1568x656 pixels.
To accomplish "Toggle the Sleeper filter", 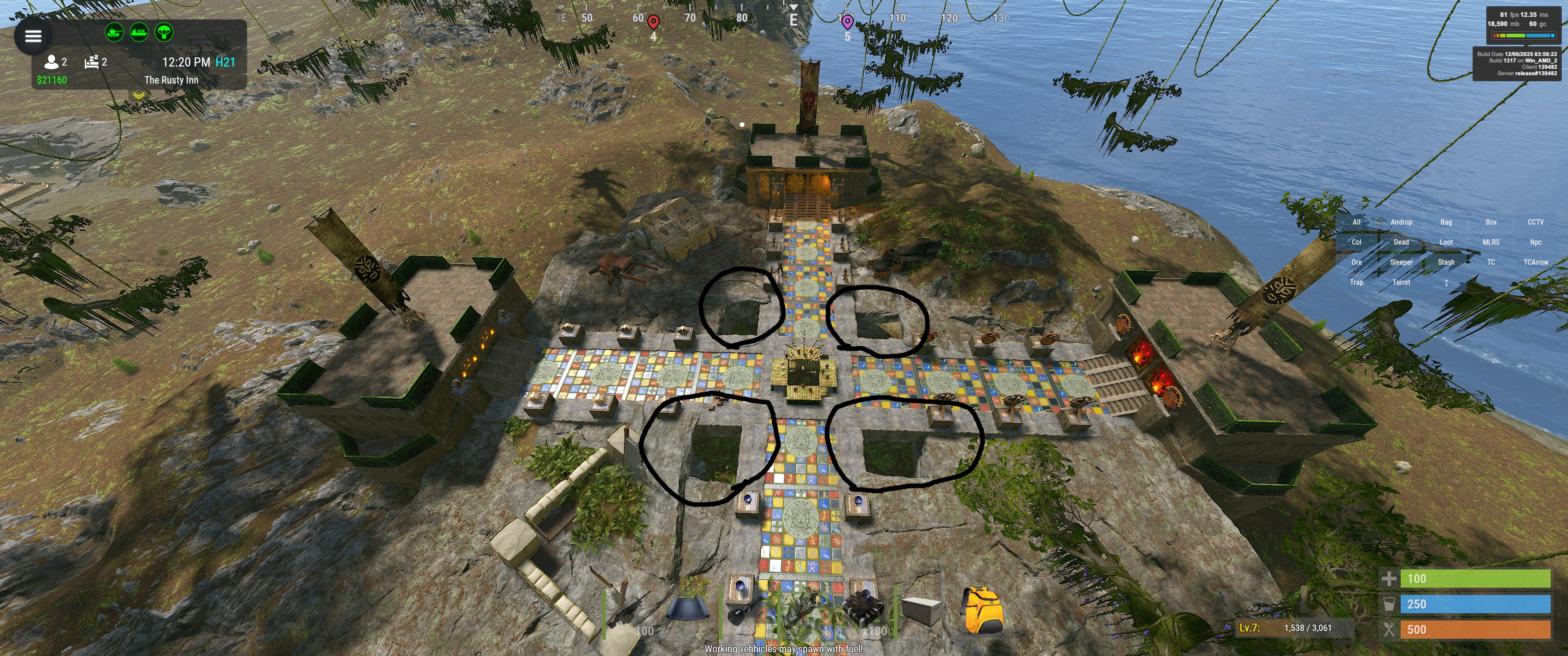I will pos(1401,262).
